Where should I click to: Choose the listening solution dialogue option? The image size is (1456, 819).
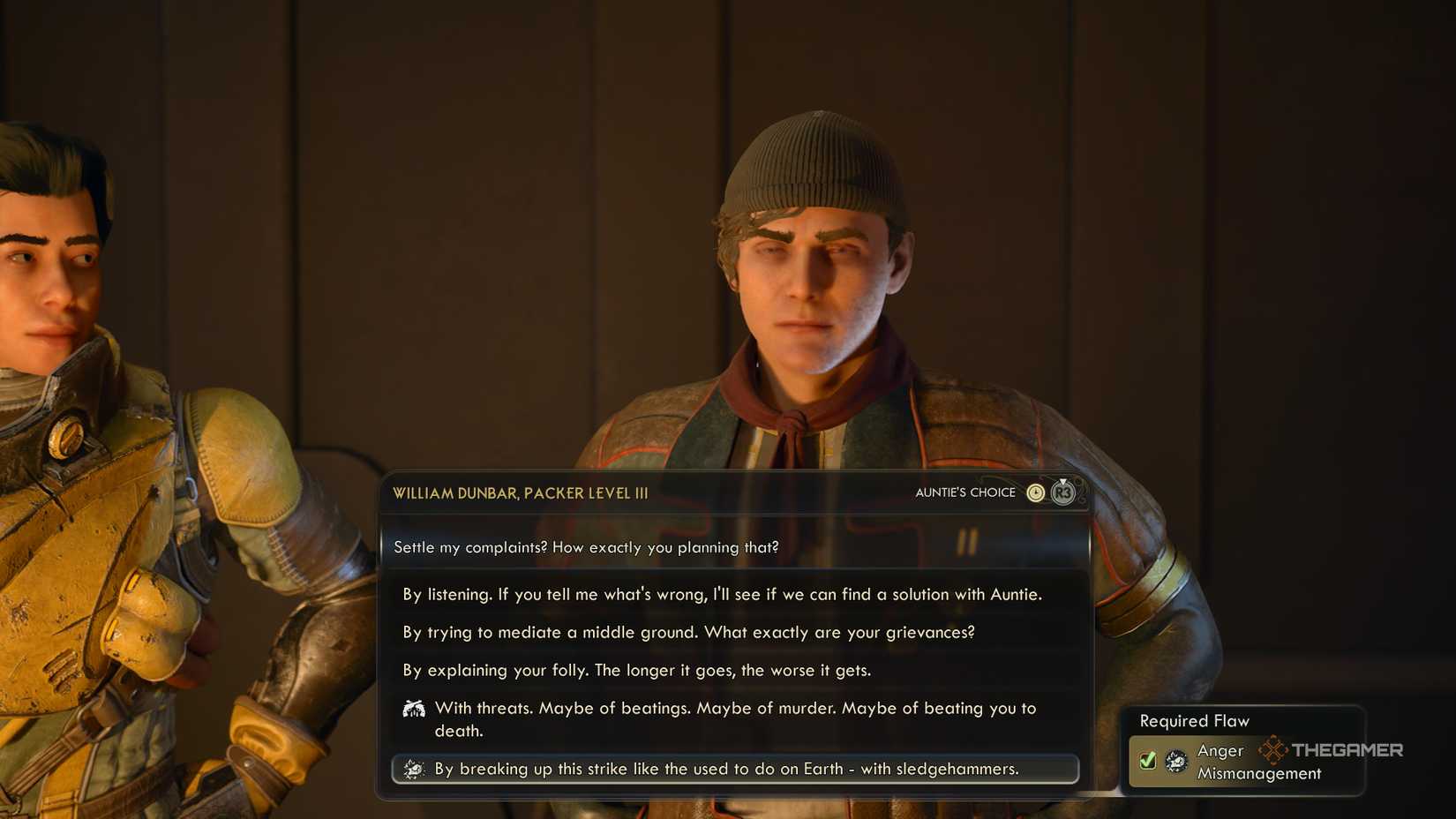723,594
